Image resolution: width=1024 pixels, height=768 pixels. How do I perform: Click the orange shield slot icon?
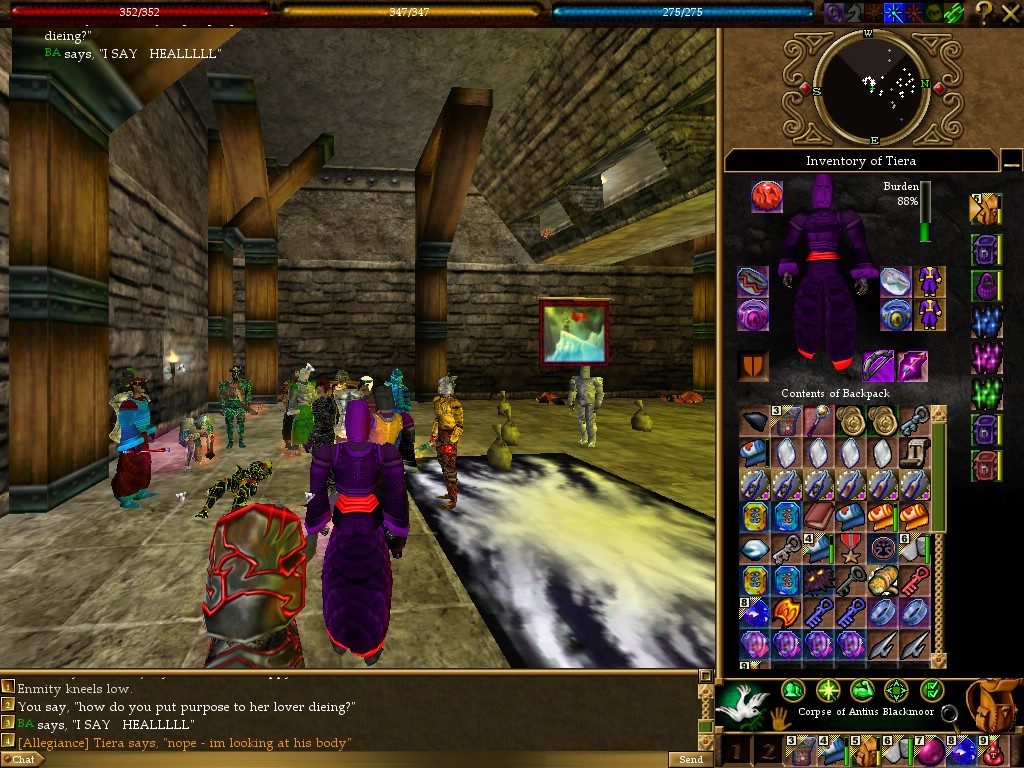(x=753, y=366)
